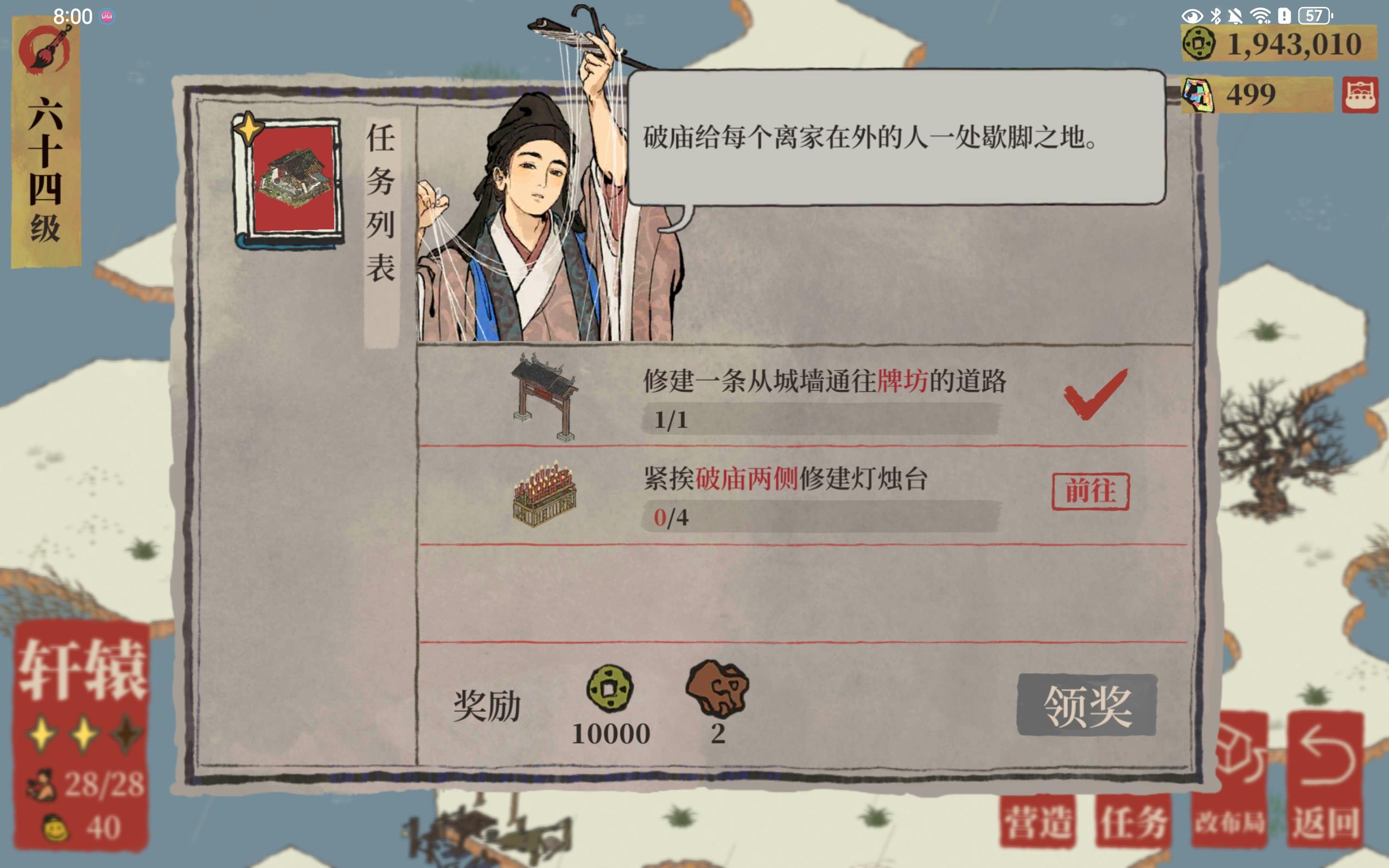Open the red task book thumbnail
This screenshot has width=1389, height=868.
pos(291,179)
